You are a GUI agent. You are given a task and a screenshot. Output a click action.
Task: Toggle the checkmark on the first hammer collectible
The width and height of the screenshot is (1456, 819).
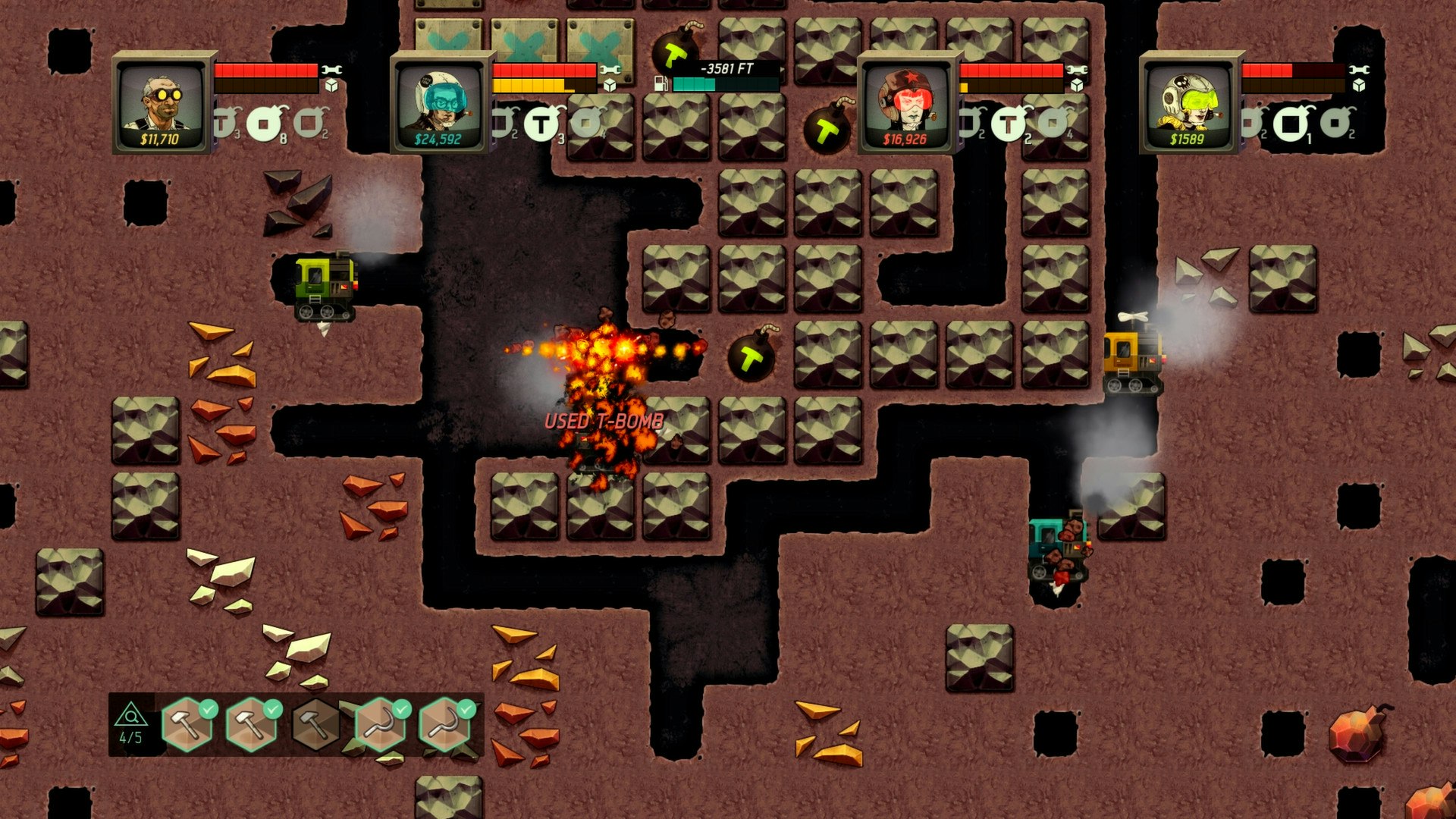pos(209,711)
